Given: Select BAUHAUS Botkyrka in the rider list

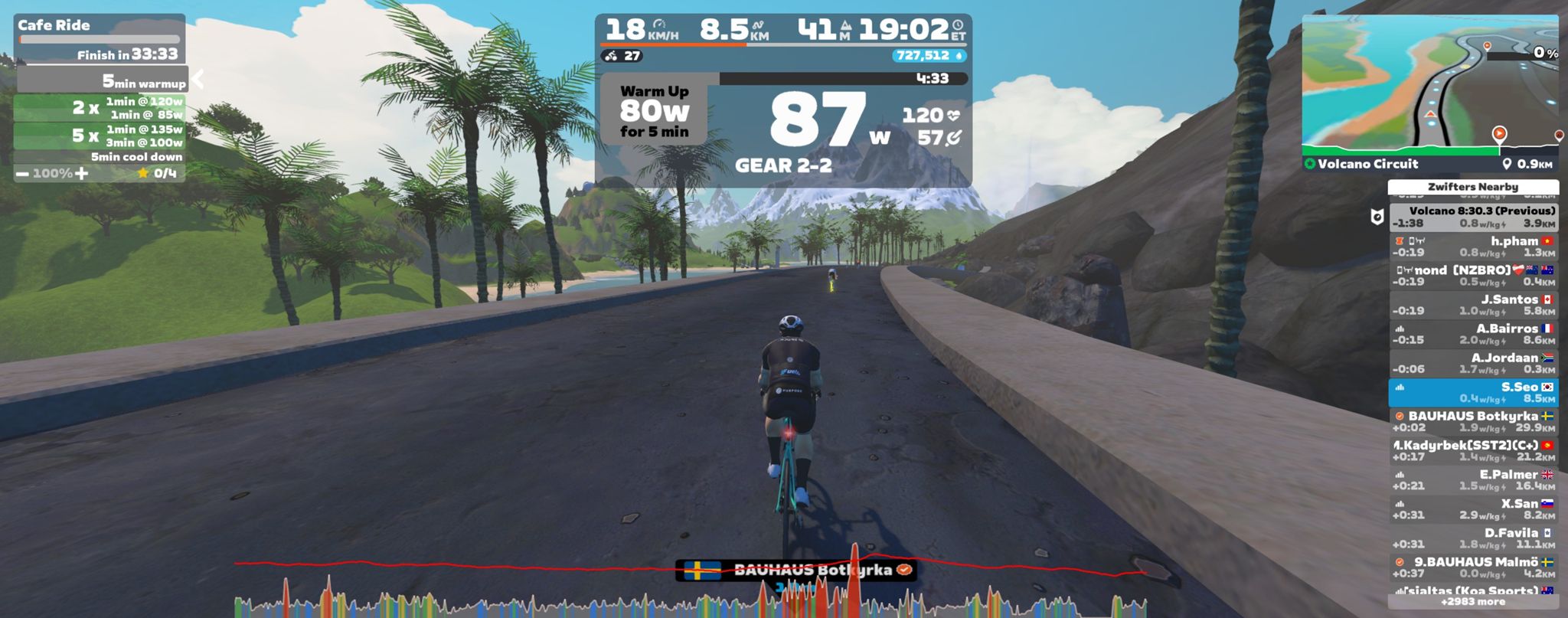Looking at the screenshot, I should 1473,421.
